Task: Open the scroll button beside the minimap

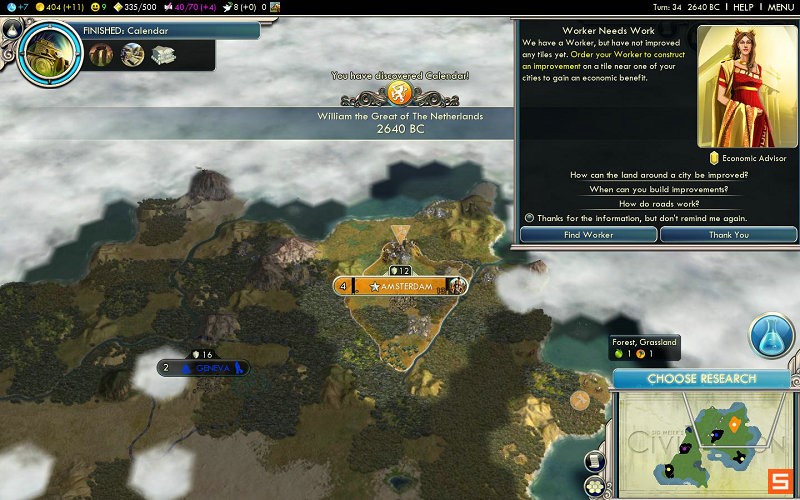Action: pyautogui.click(x=594, y=460)
